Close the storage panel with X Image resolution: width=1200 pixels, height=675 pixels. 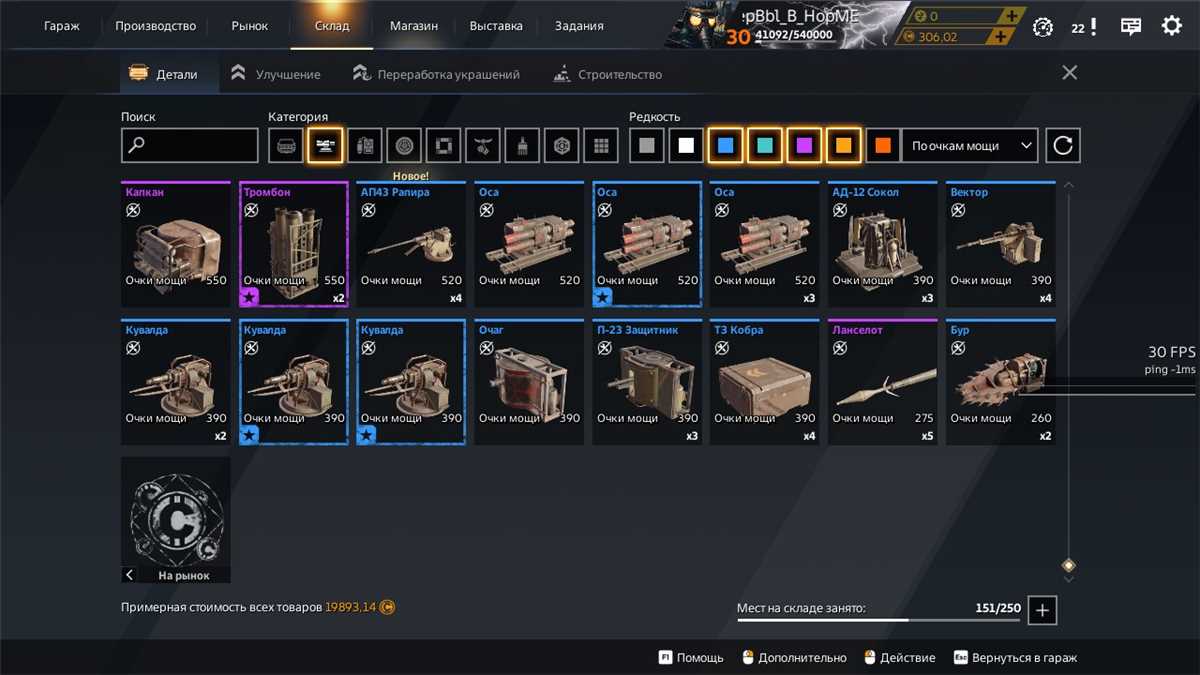[1069, 73]
